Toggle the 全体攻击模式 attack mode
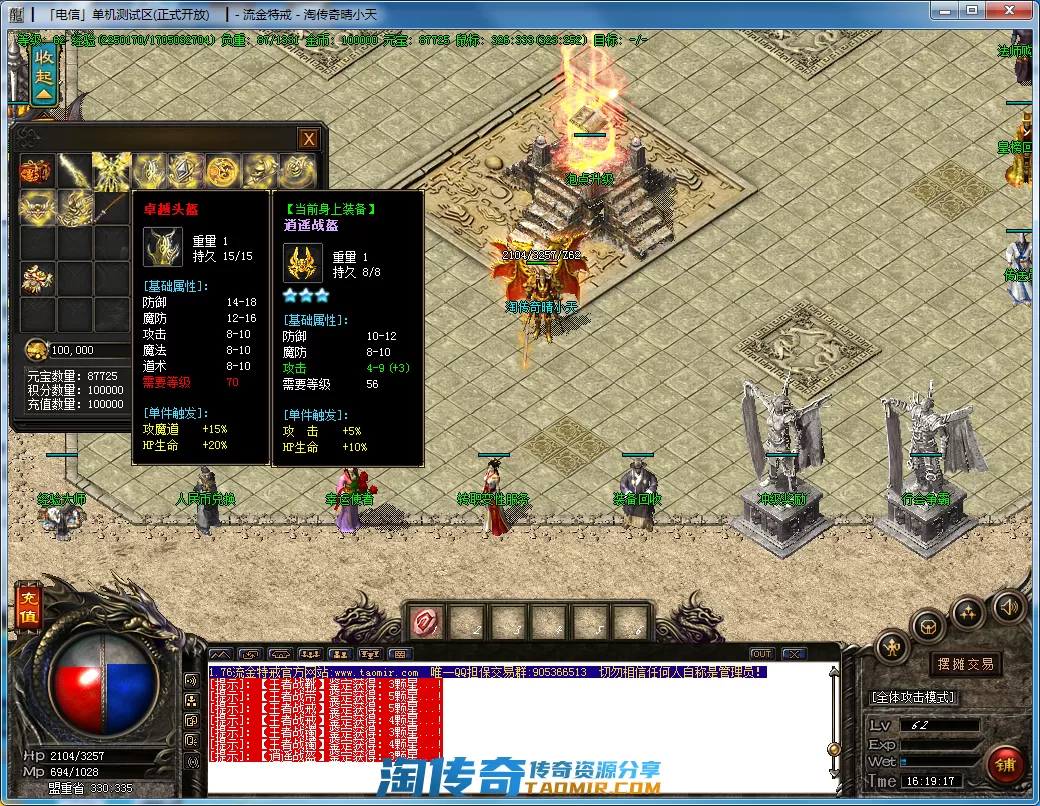Screen dimensions: 1040x806 pos(914,697)
